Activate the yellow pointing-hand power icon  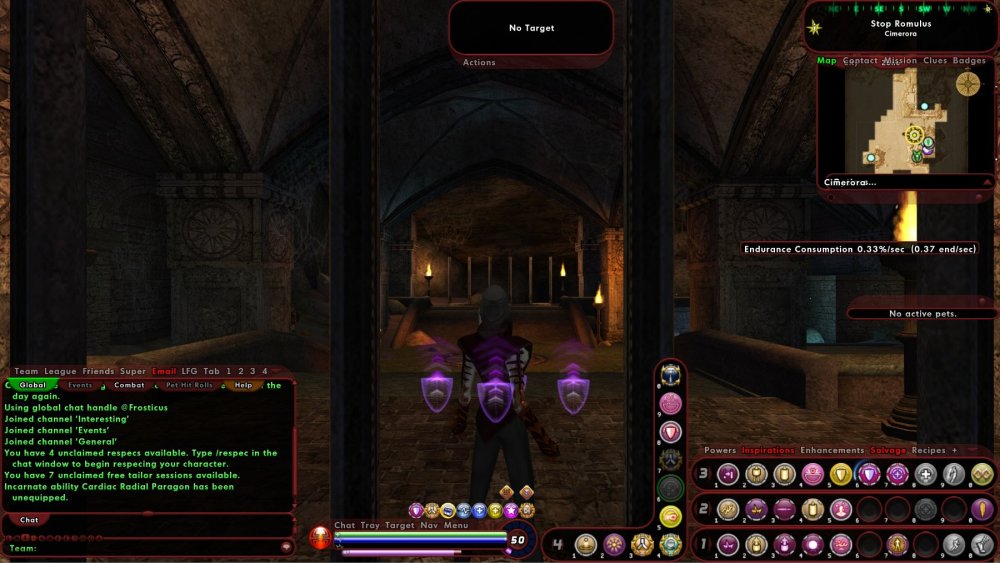(x=671, y=517)
